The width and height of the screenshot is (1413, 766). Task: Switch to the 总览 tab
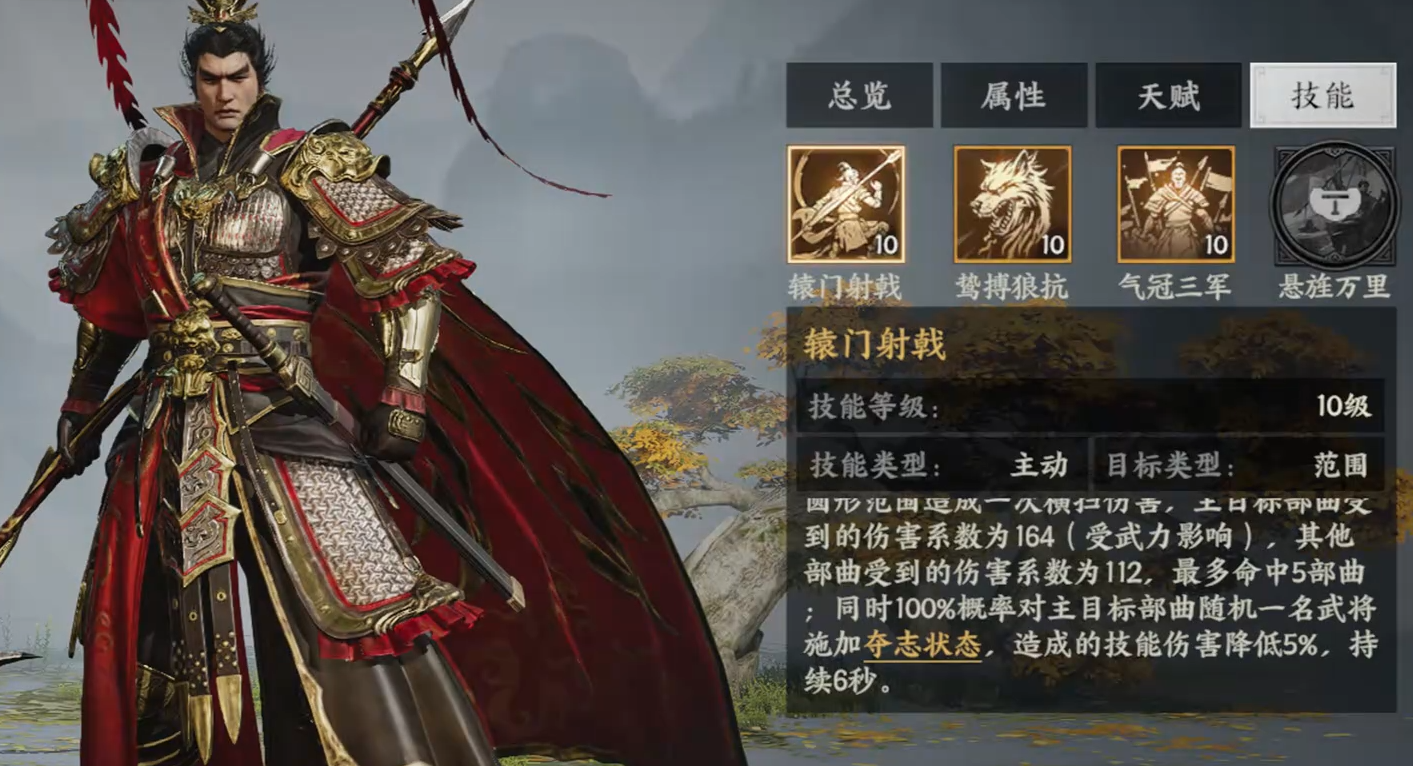(x=861, y=96)
